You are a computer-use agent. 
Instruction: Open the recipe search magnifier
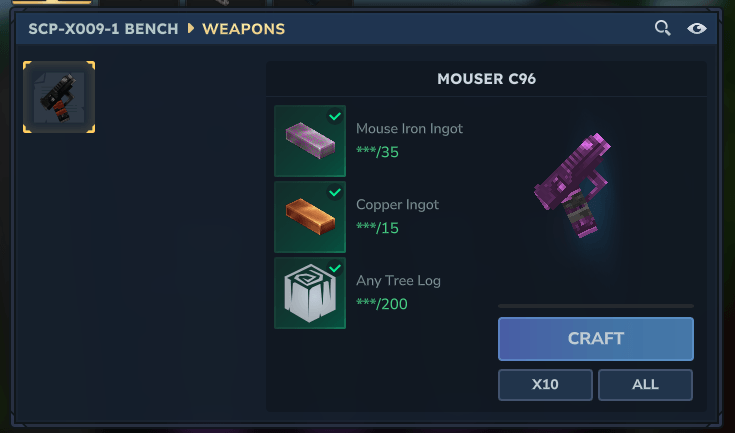(662, 28)
